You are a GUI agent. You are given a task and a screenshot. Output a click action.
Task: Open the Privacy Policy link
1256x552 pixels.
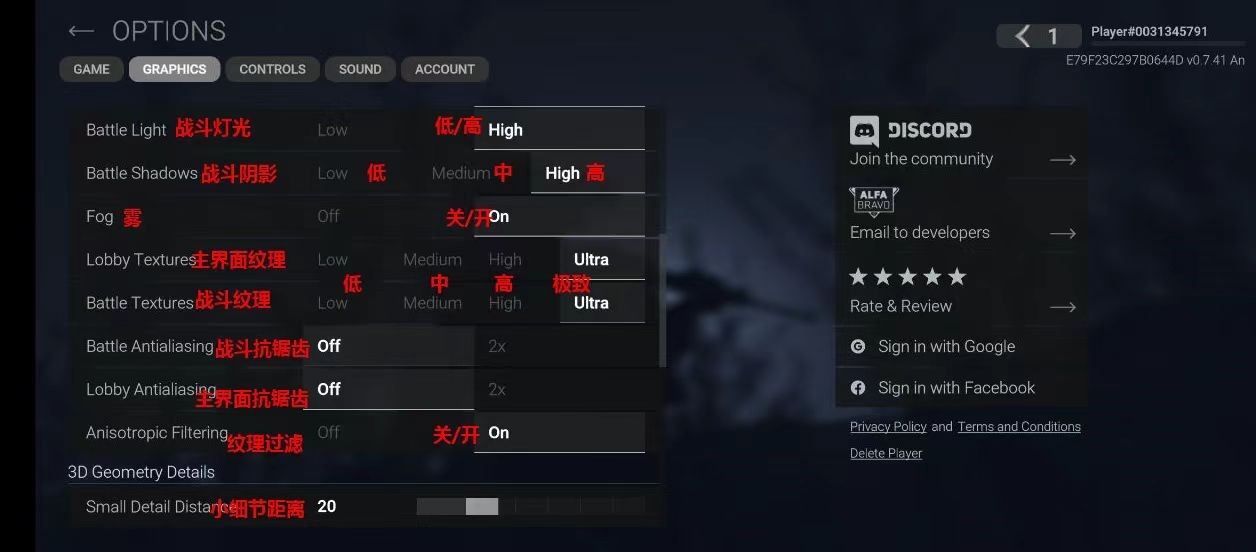tap(888, 427)
